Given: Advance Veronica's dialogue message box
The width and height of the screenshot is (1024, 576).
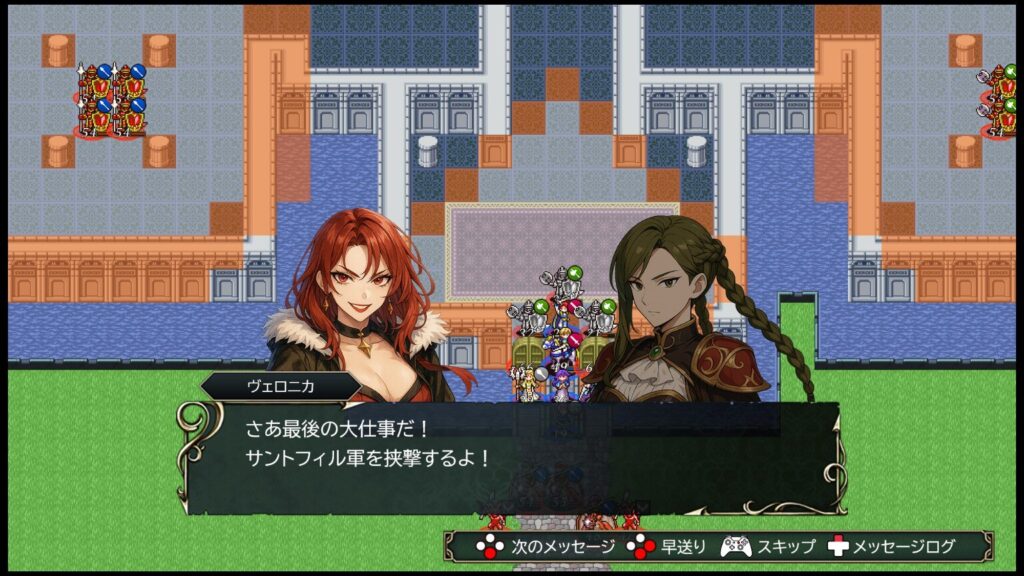Looking at the screenshot, I should (510, 457).
